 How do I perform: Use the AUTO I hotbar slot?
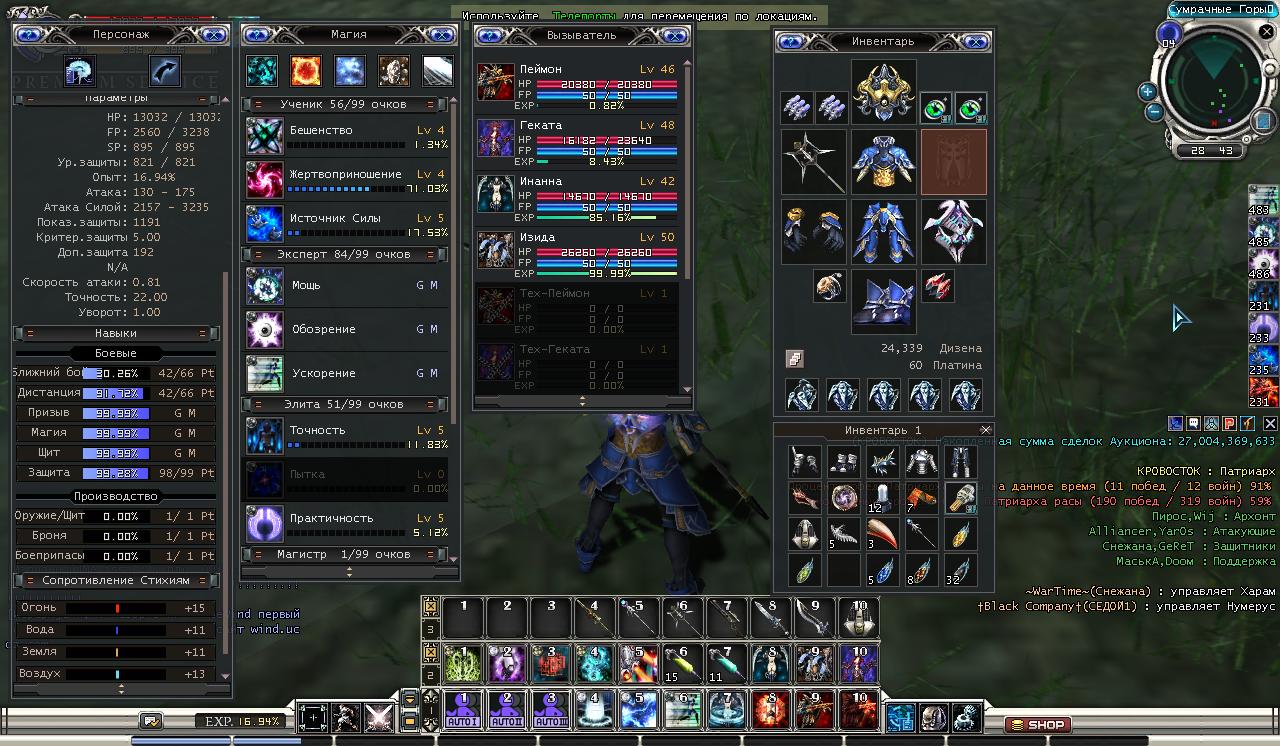[463, 710]
